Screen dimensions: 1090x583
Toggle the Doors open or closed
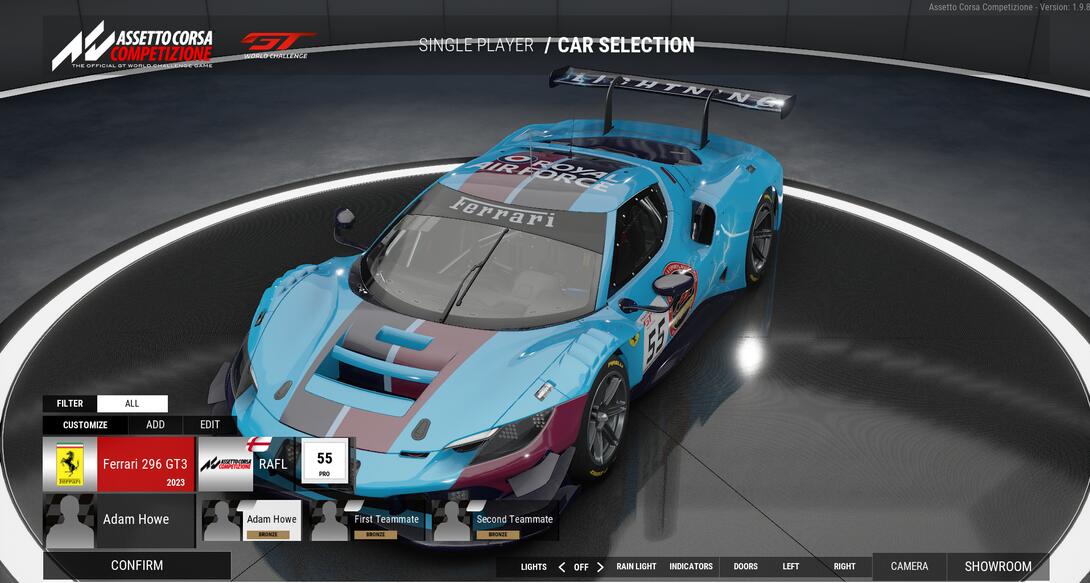pos(746,567)
